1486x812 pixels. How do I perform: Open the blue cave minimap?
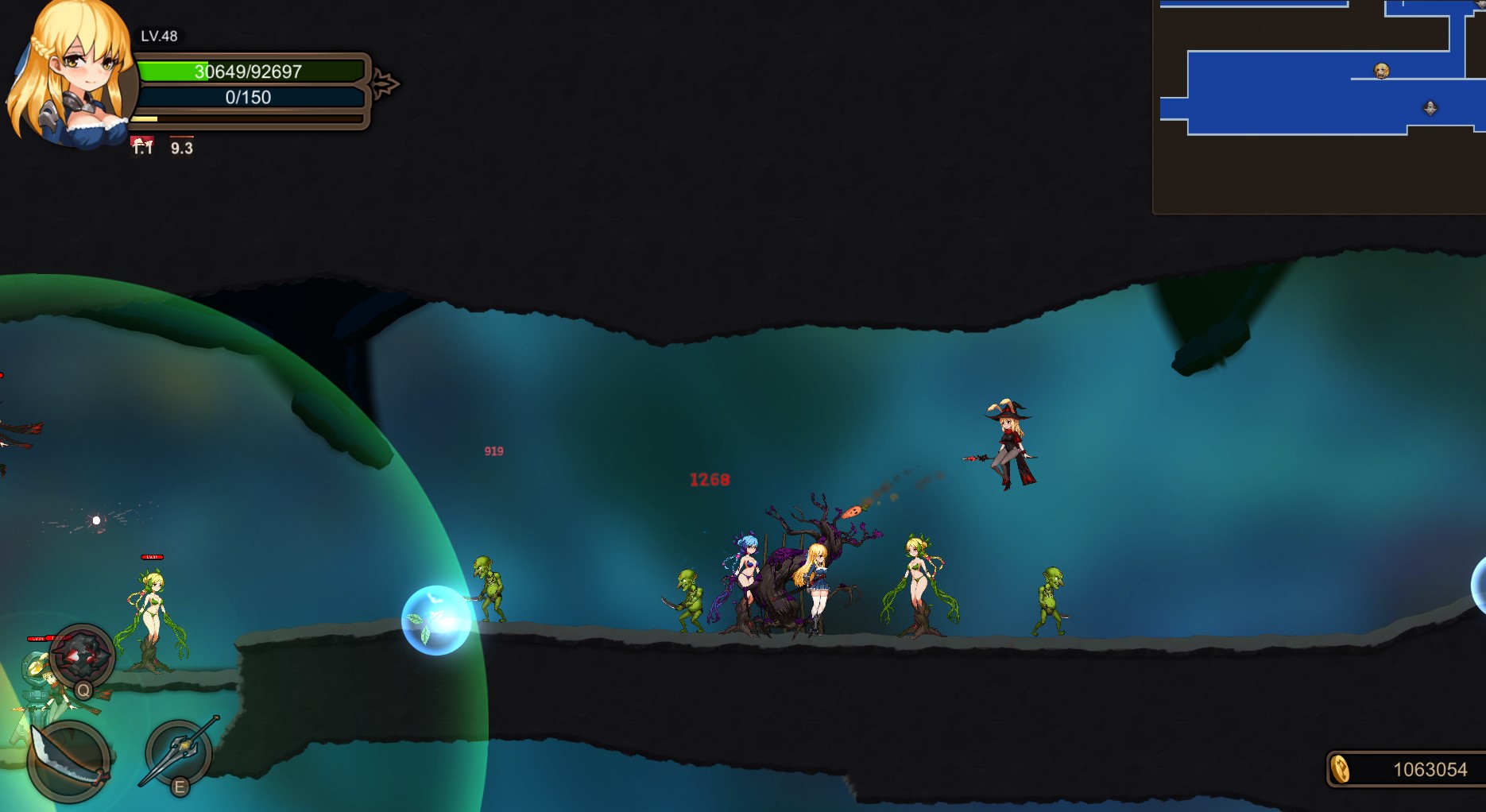coord(1319,106)
